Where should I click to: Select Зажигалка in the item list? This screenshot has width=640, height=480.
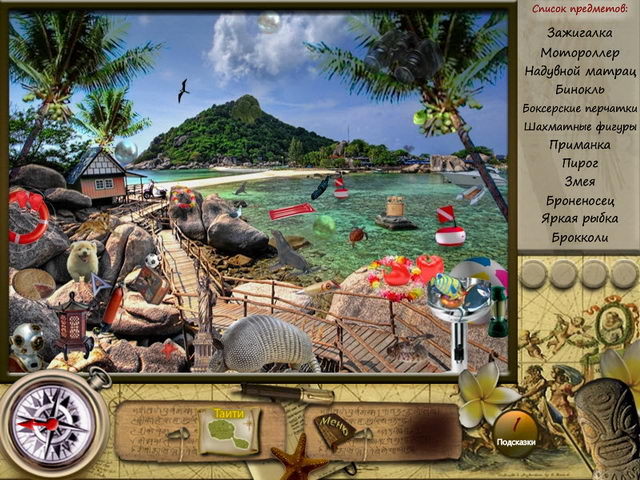[x=579, y=33]
